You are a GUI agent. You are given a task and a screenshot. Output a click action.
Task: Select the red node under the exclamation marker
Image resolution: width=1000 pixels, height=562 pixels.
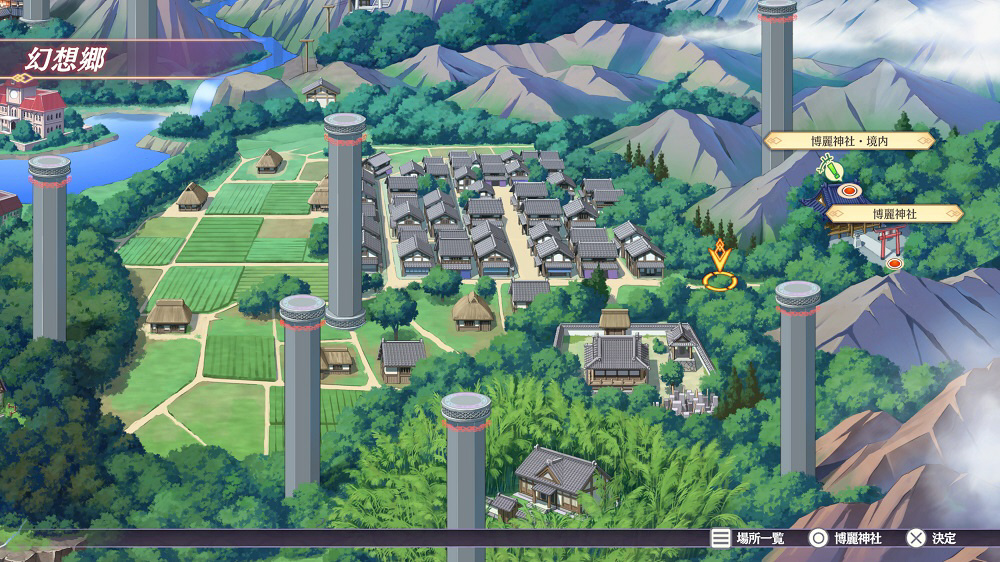pyautogui.click(x=850, y=190)
